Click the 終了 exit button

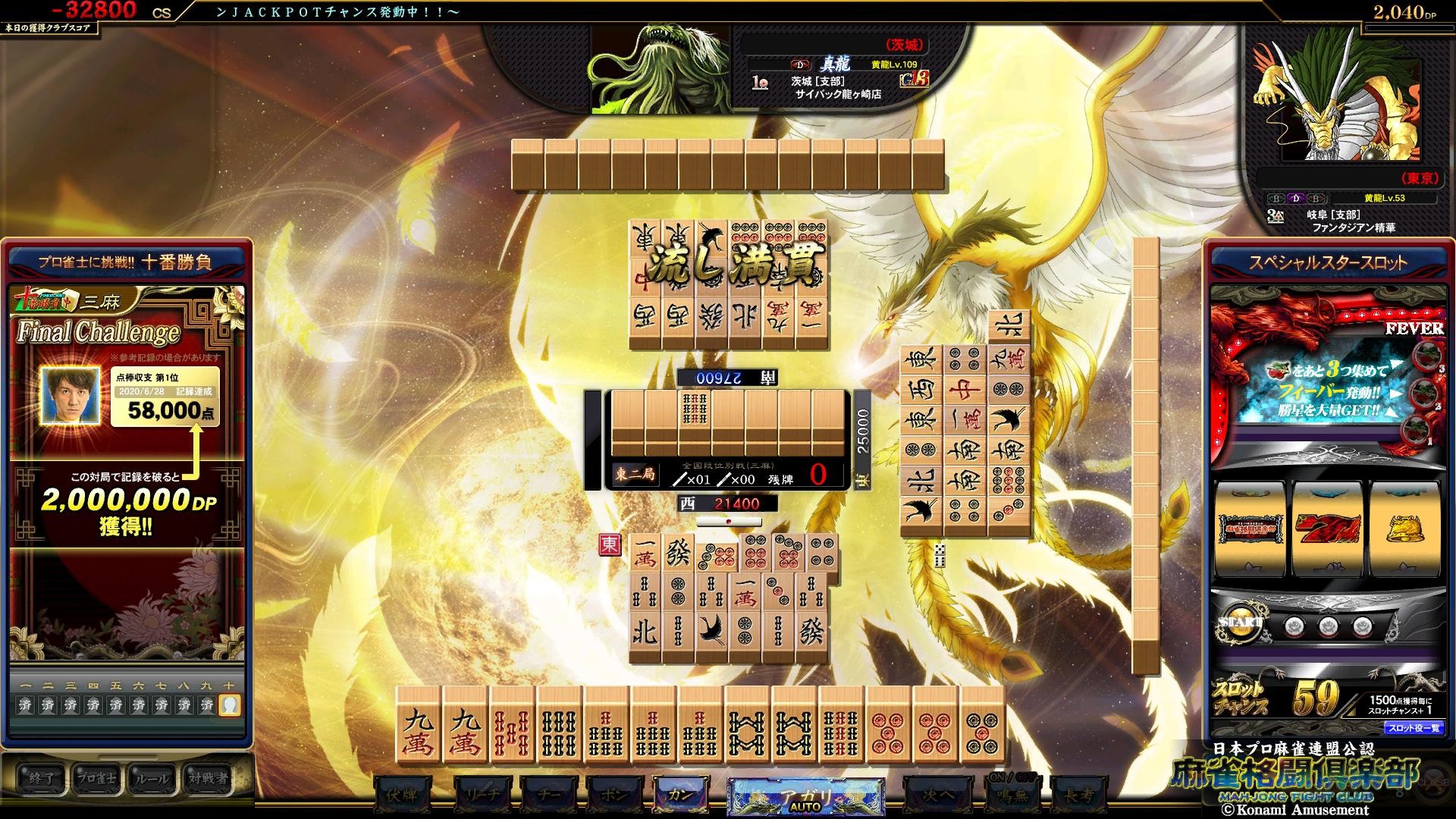41,778
